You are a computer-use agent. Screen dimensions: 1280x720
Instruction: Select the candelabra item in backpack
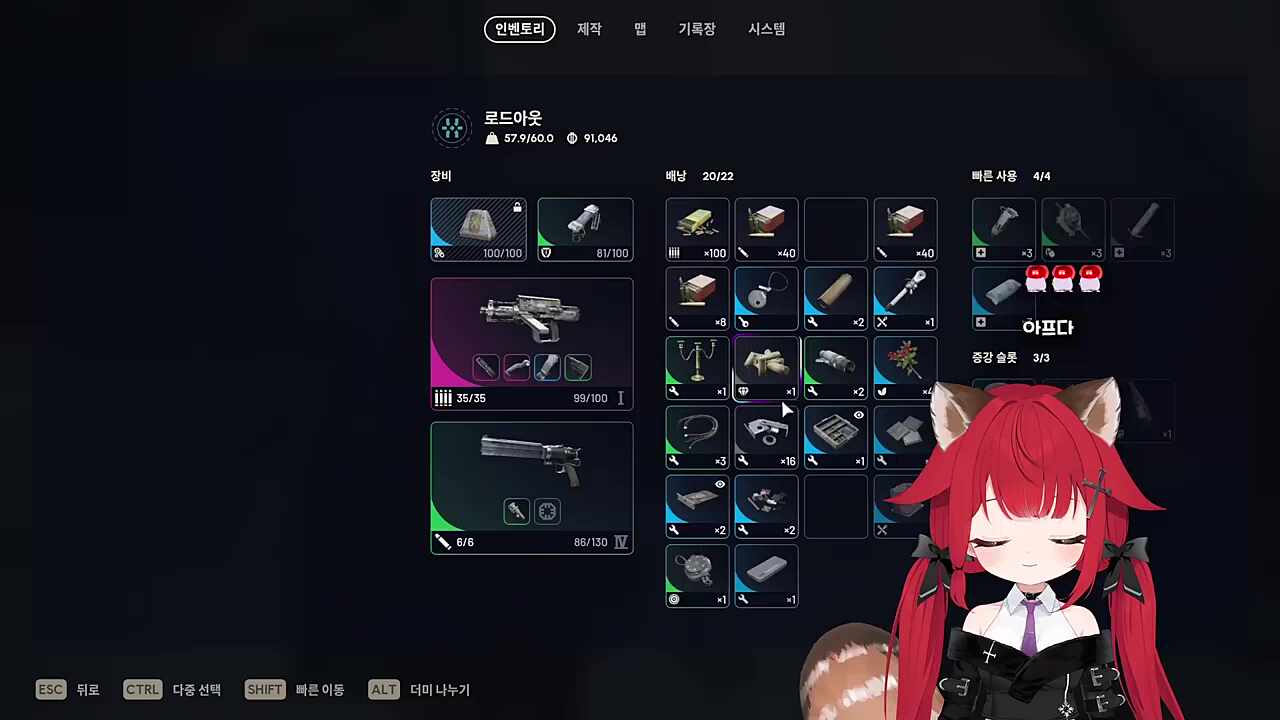(697, 367)
